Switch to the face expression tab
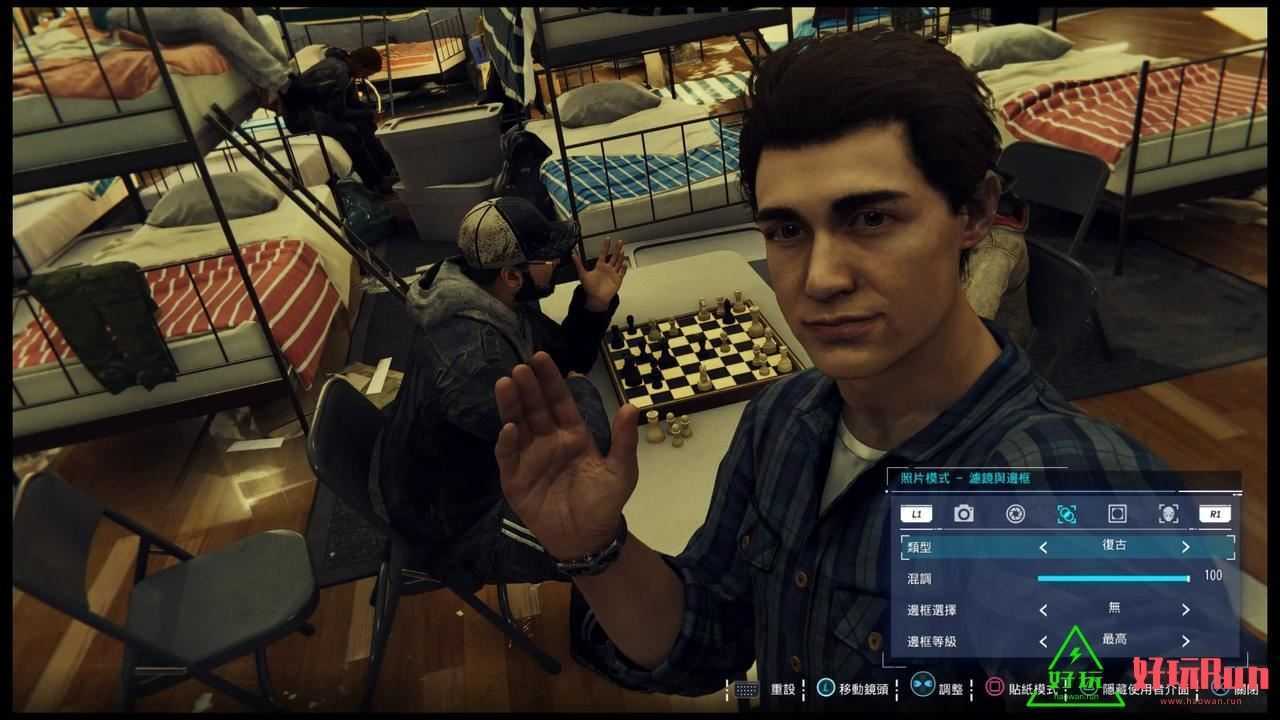Image resolution: width=1280 pixels, height=720 pixels. (1167, 514)
